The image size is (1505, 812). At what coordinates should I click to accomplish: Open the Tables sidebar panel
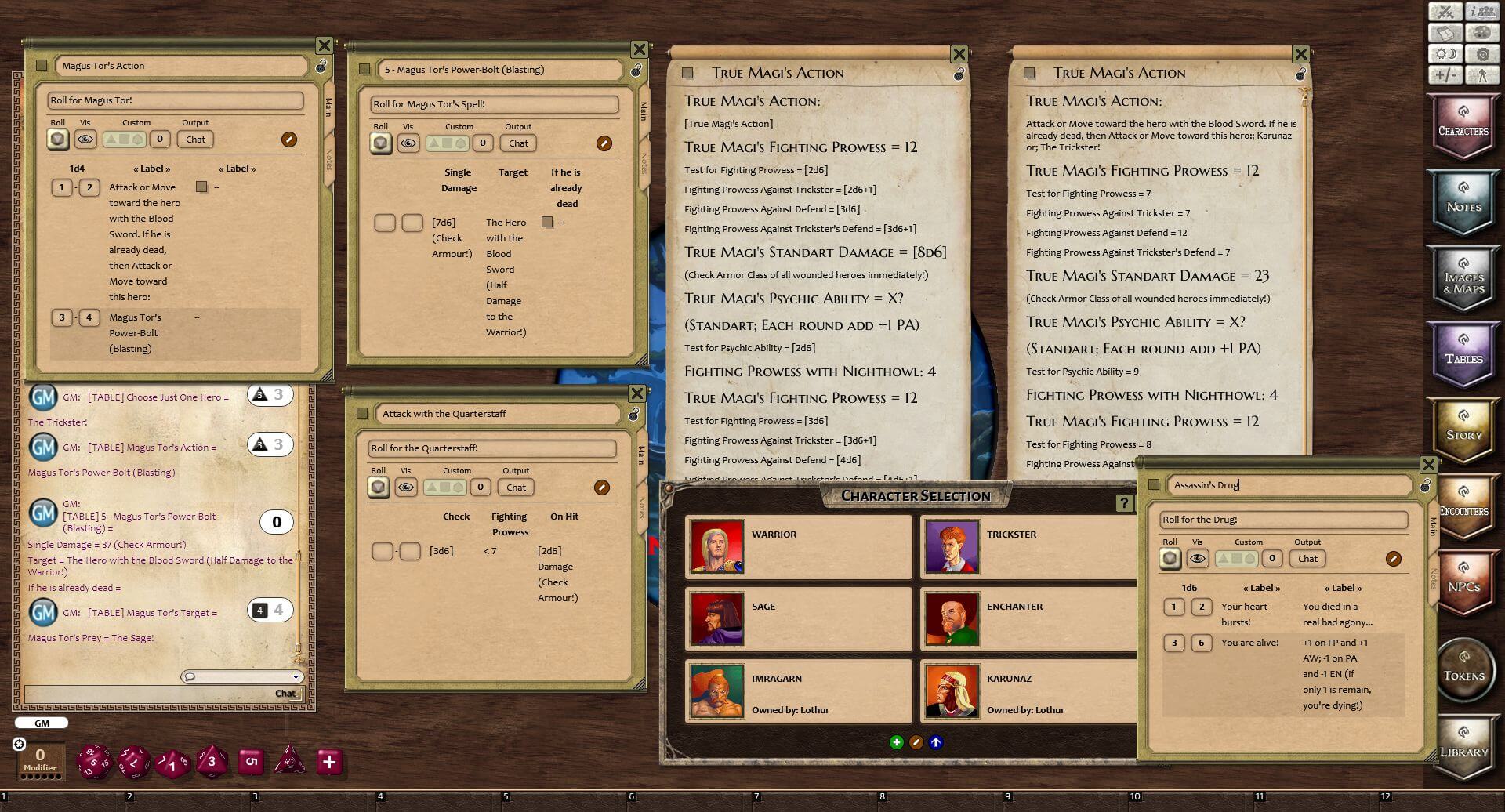point(1463,354)
